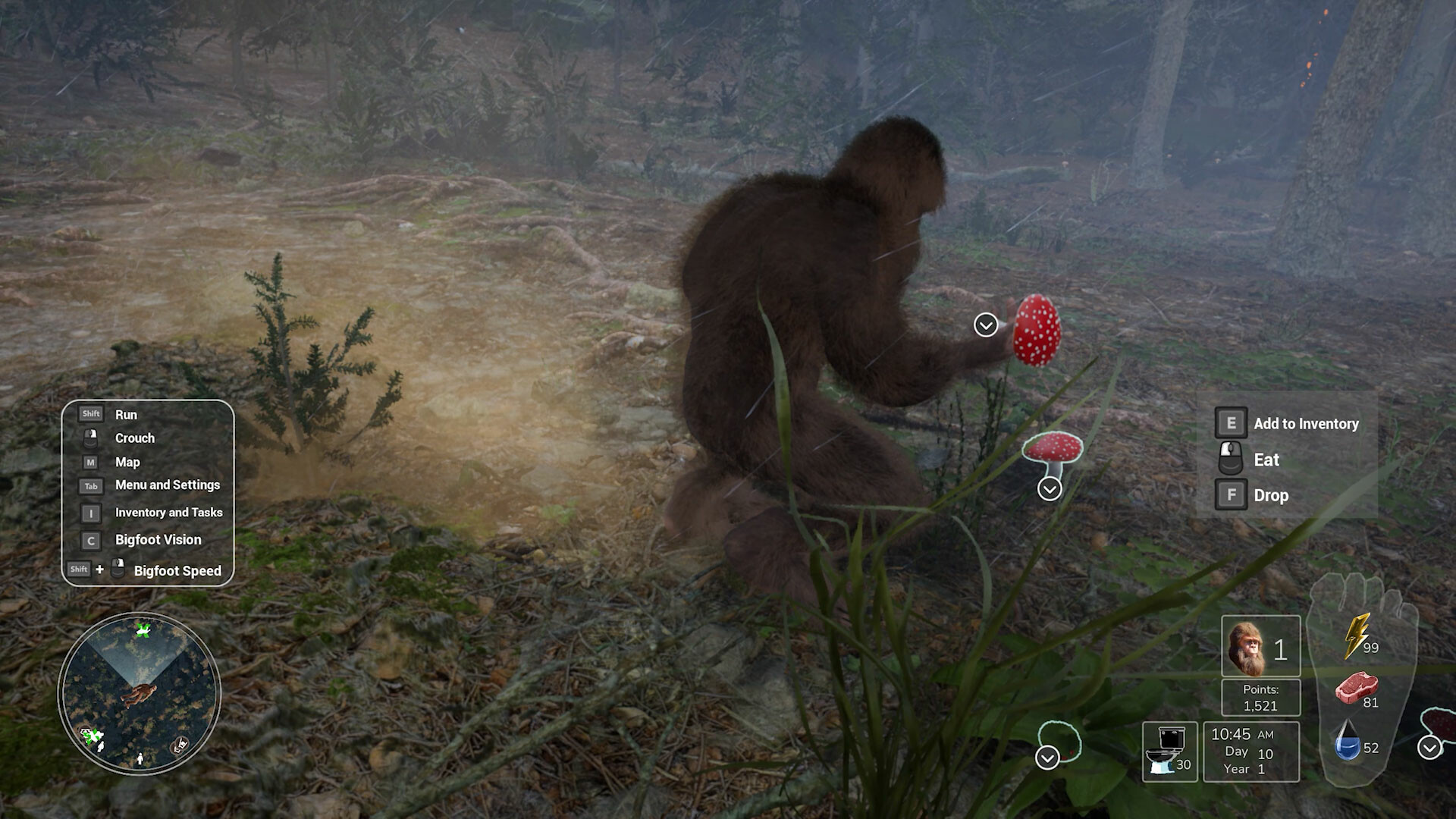Click the Points 1,521 counter

(x=1260, y=695)
